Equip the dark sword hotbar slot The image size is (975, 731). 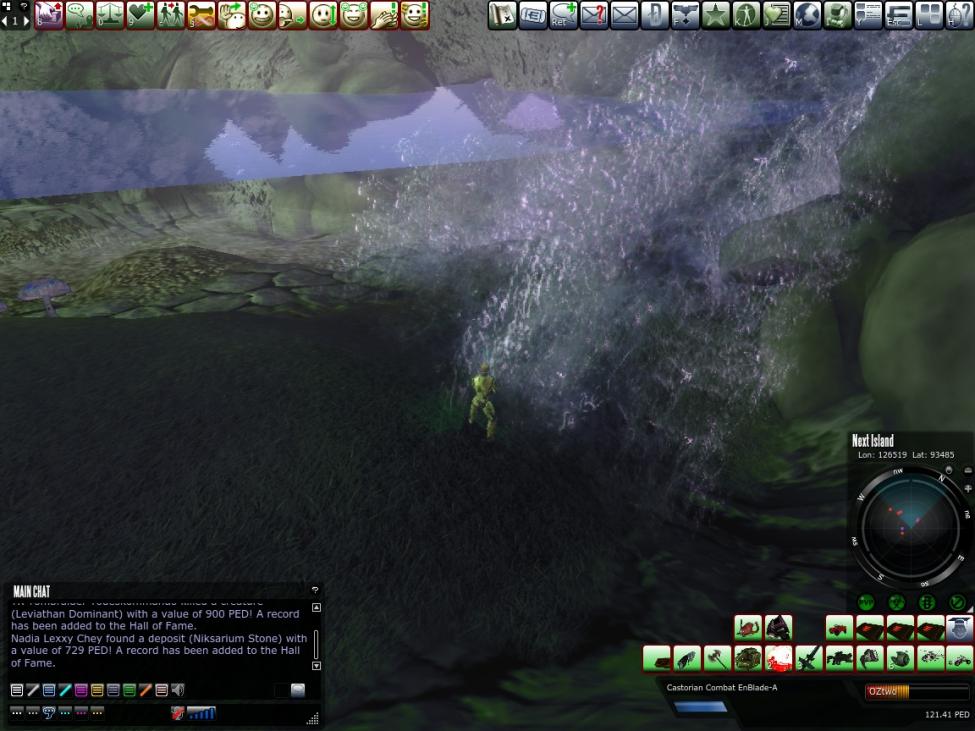click(x=809, y=658)
